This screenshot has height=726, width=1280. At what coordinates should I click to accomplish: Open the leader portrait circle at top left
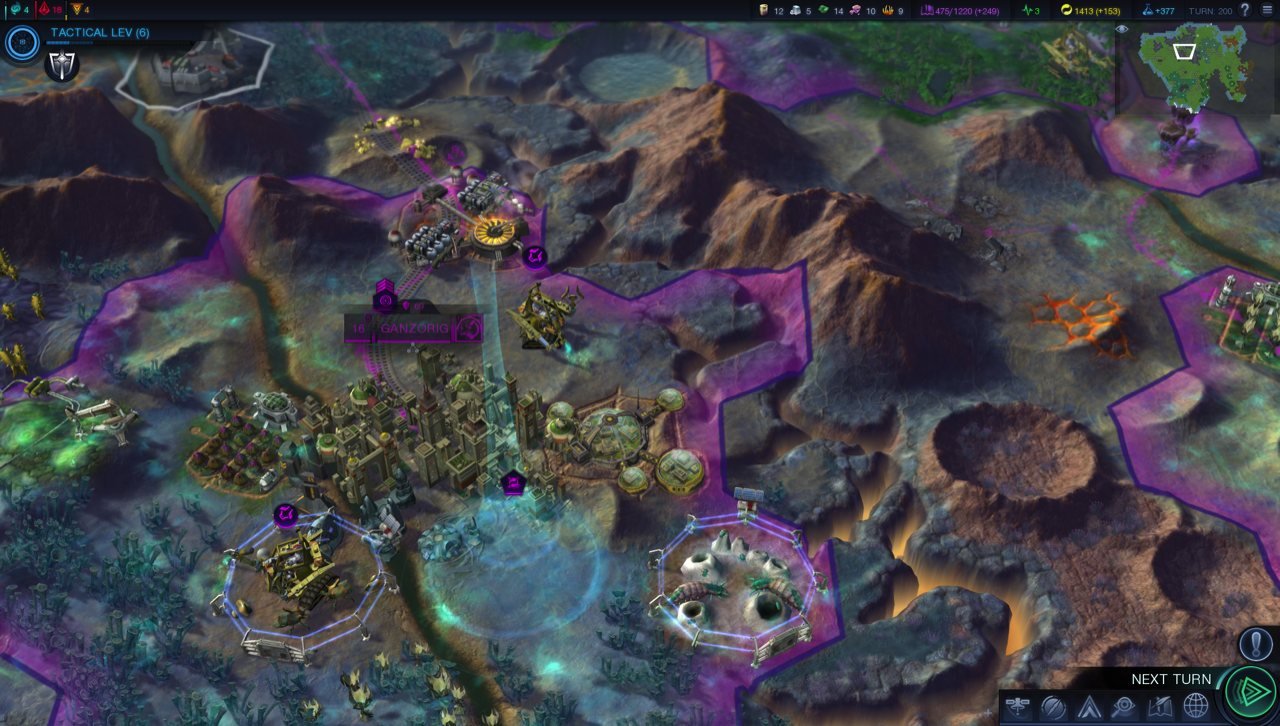point(20,42)
